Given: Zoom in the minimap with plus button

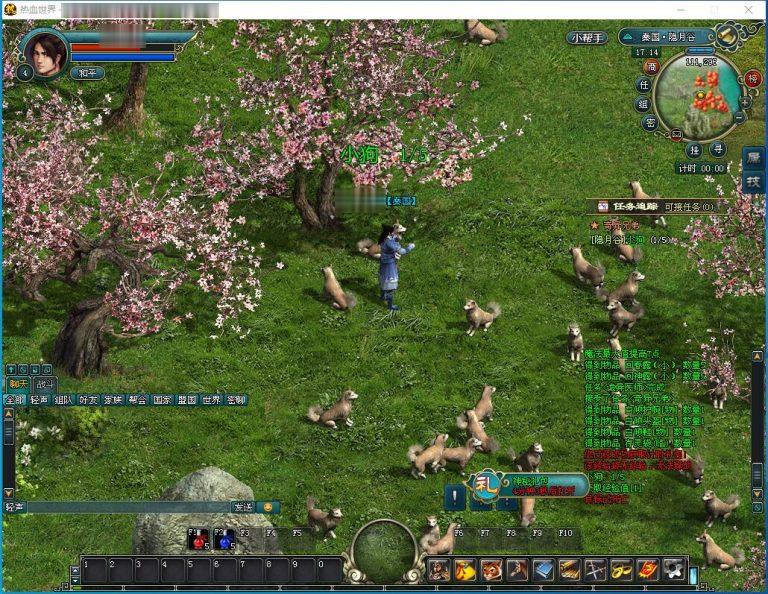Looking at the screenshot, I should click(745, 102).
